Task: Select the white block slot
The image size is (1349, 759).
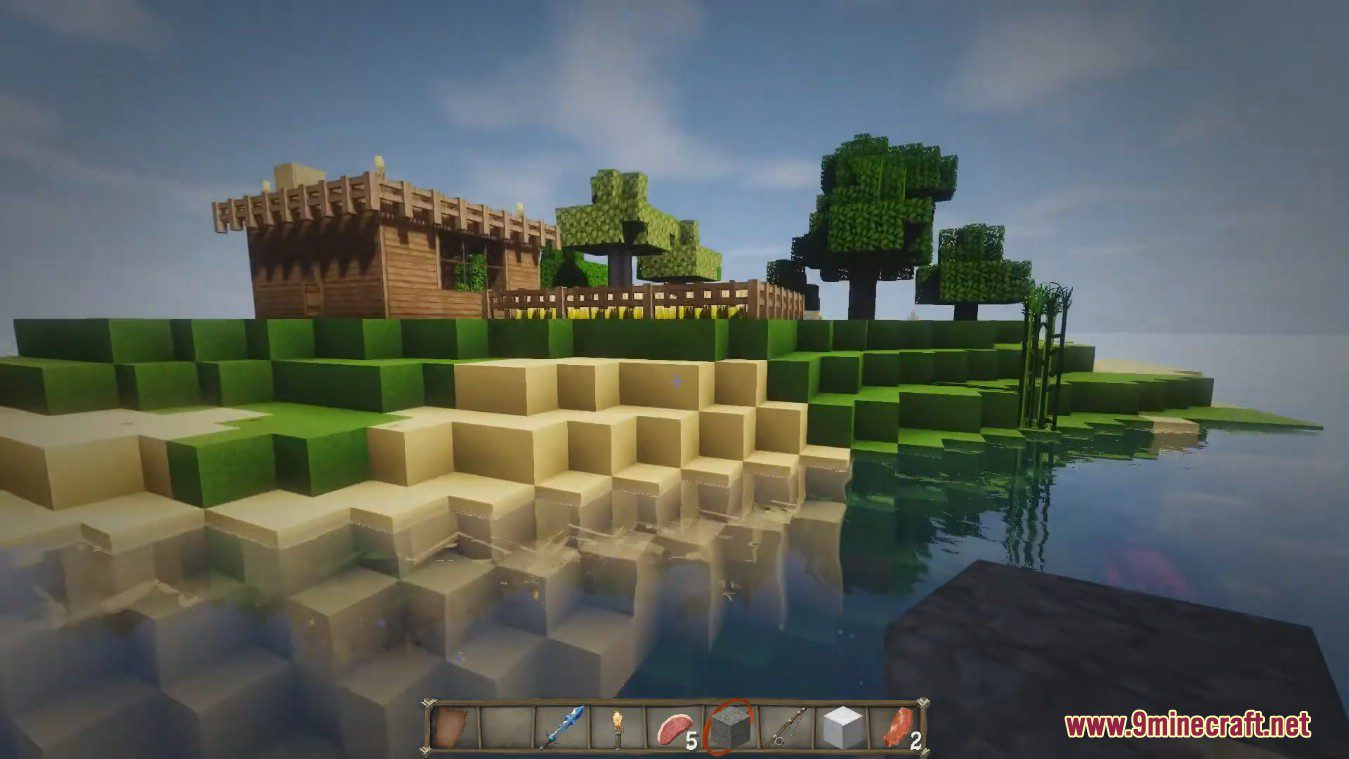Action: [x=839, y=728]
